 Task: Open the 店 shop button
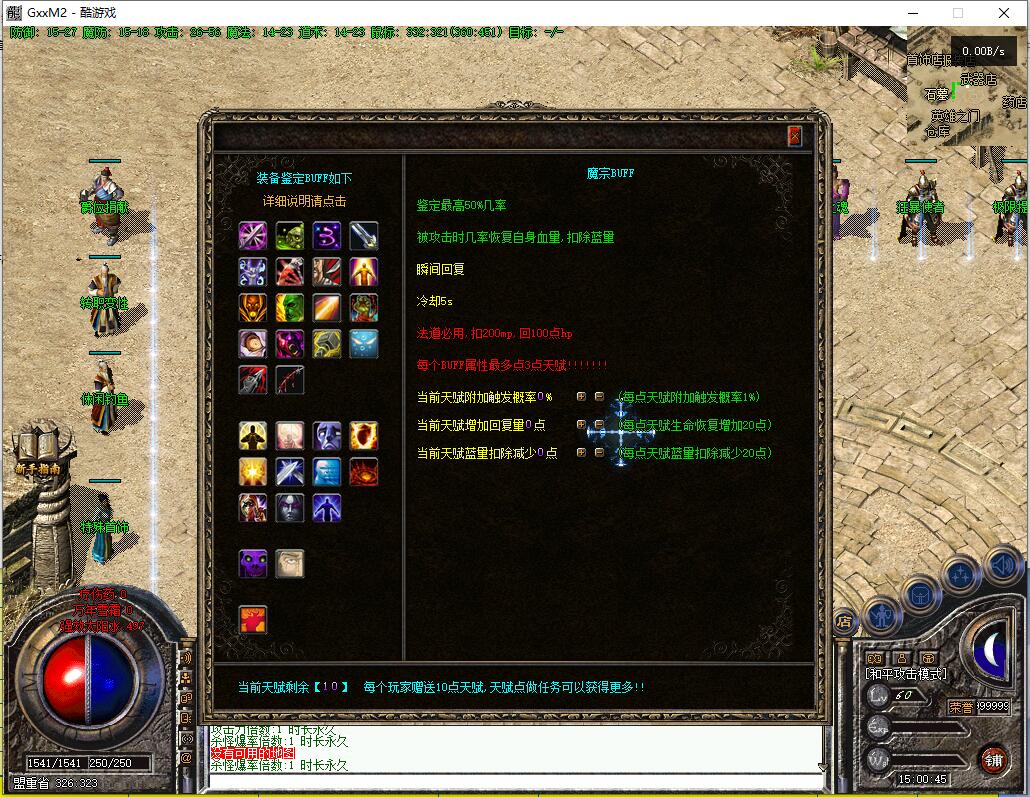(843, 621)
